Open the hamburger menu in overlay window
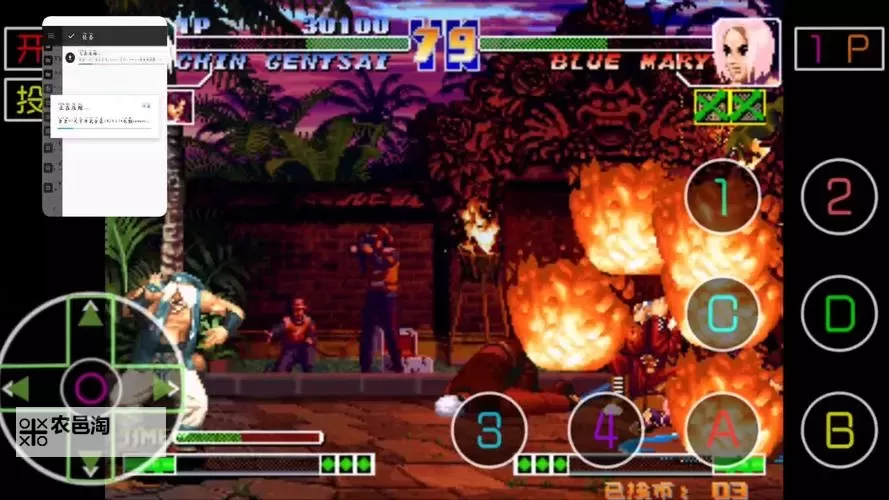The height and width of the screenshot is (500, 889). tap(51, 35)
